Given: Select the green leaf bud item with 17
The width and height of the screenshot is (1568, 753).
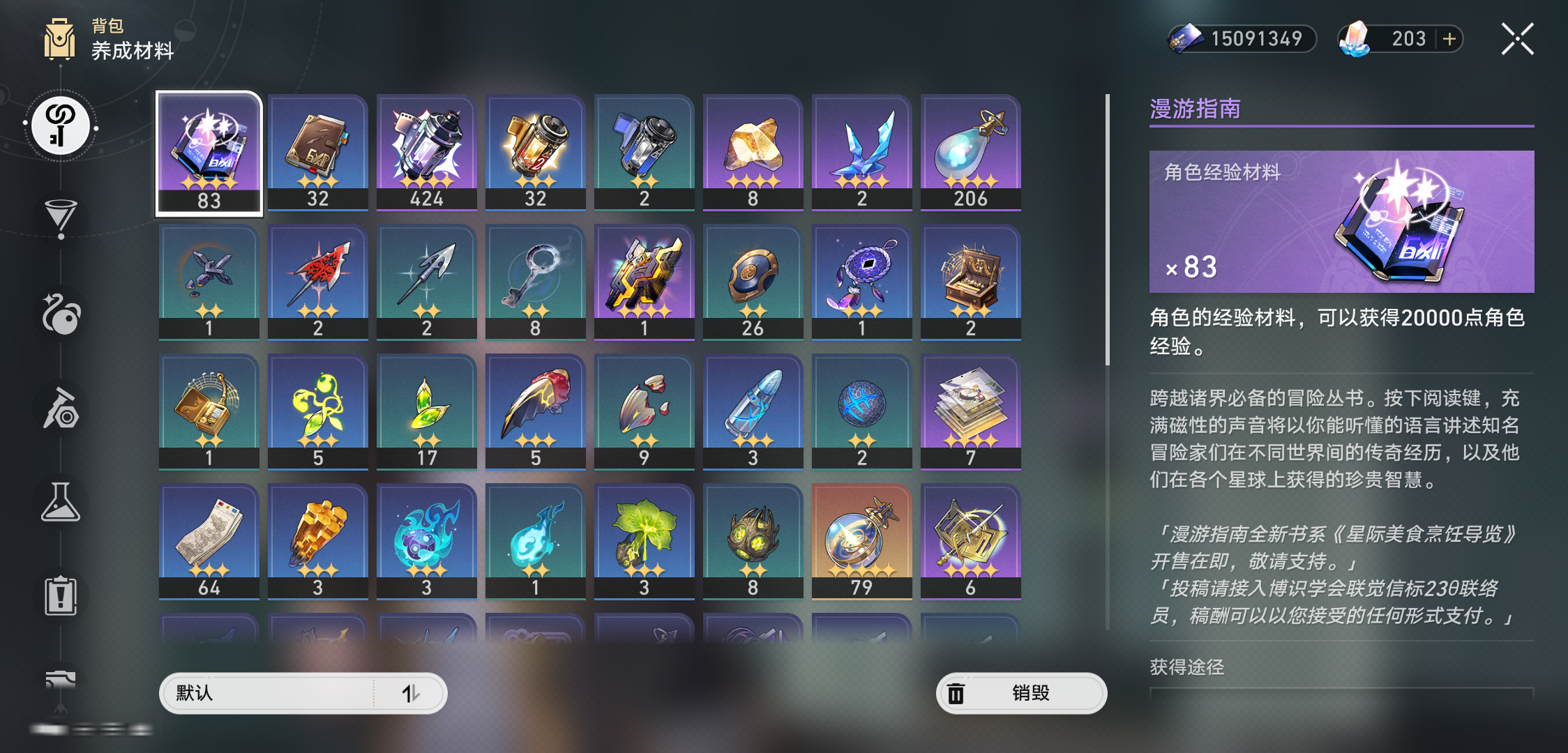Looking at the screenshot, I should click(427, 412).
